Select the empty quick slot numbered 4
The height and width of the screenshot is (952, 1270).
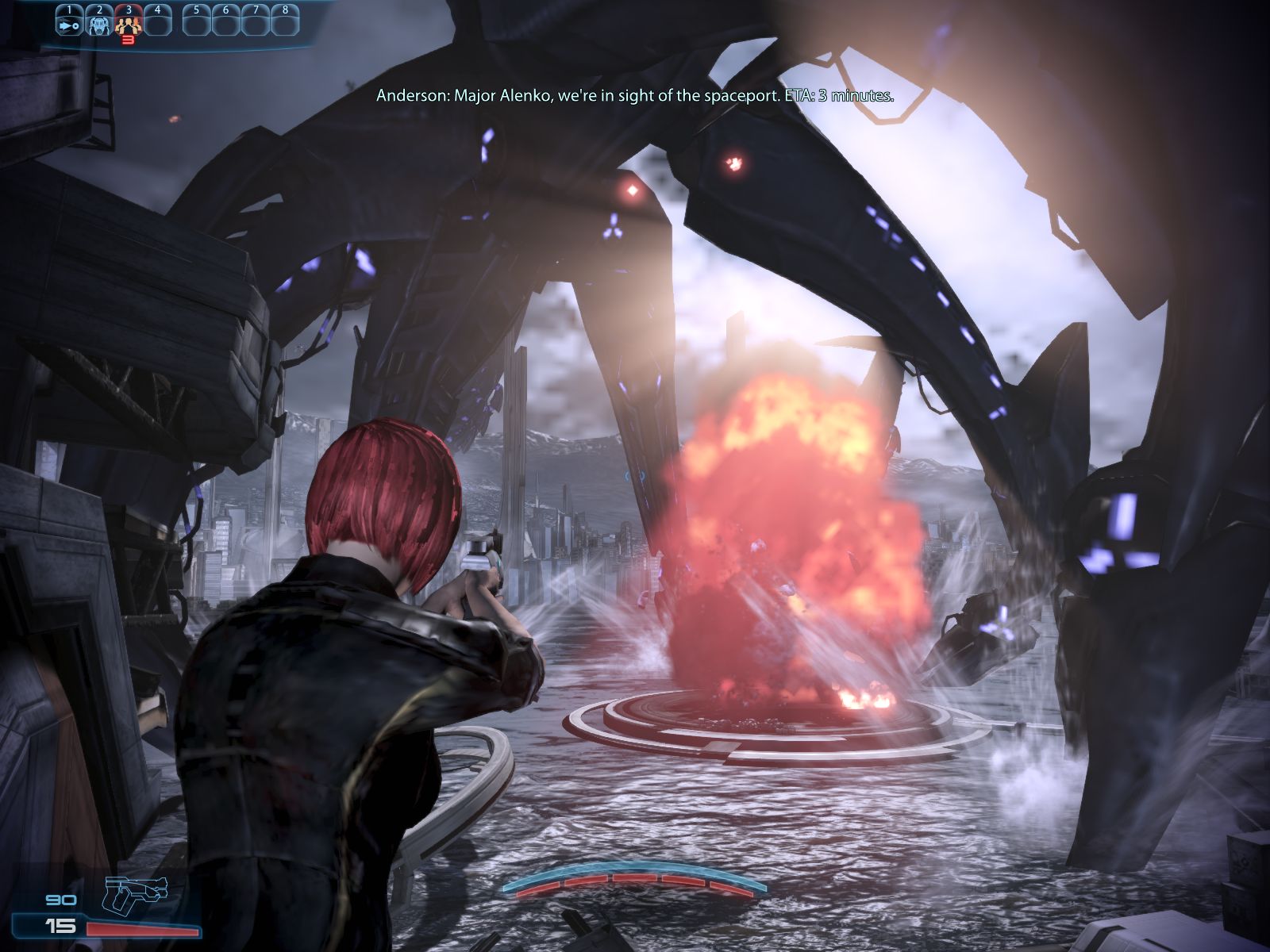[x=158, y=23]
